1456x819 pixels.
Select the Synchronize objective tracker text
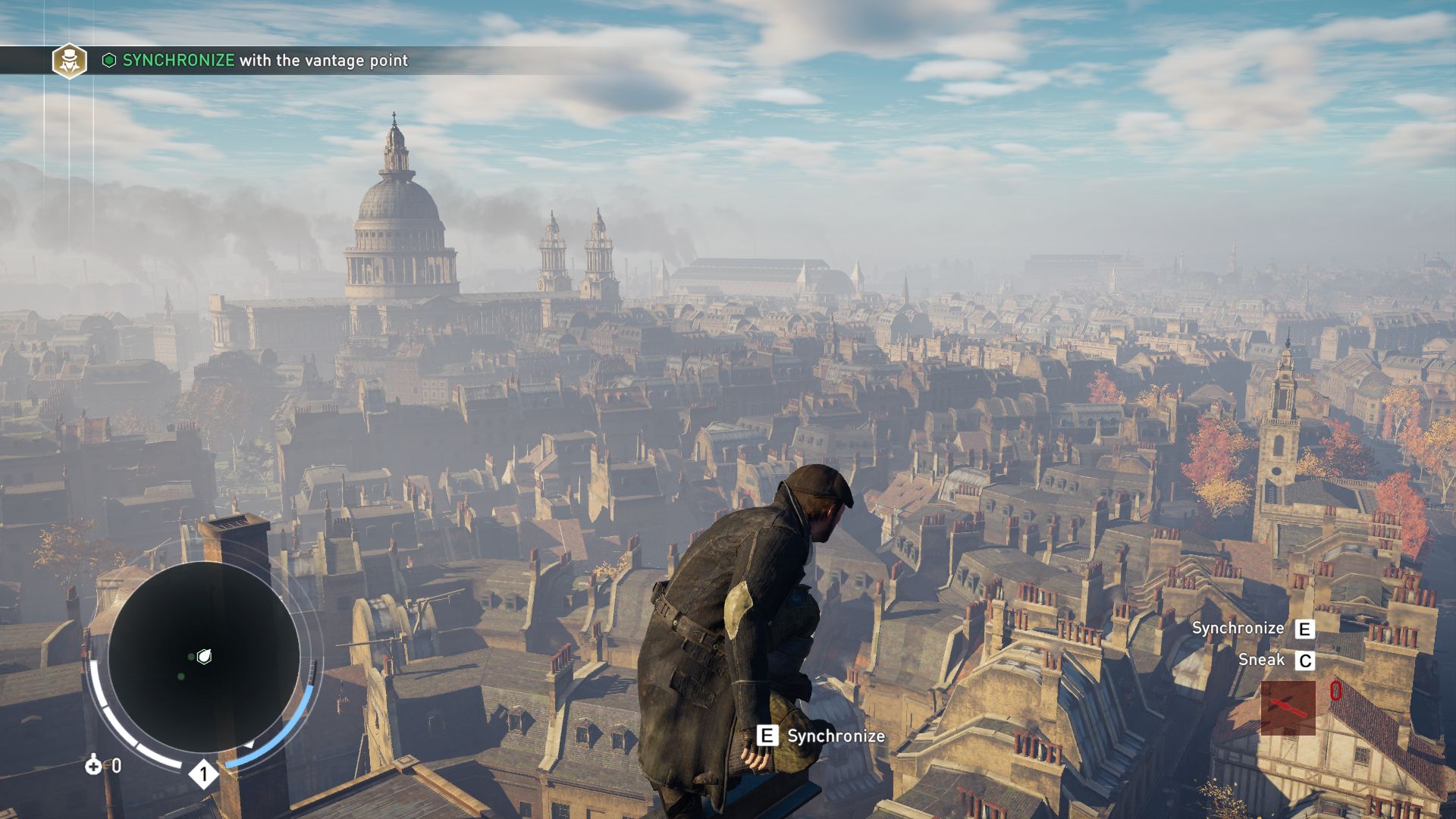[265, 61]
